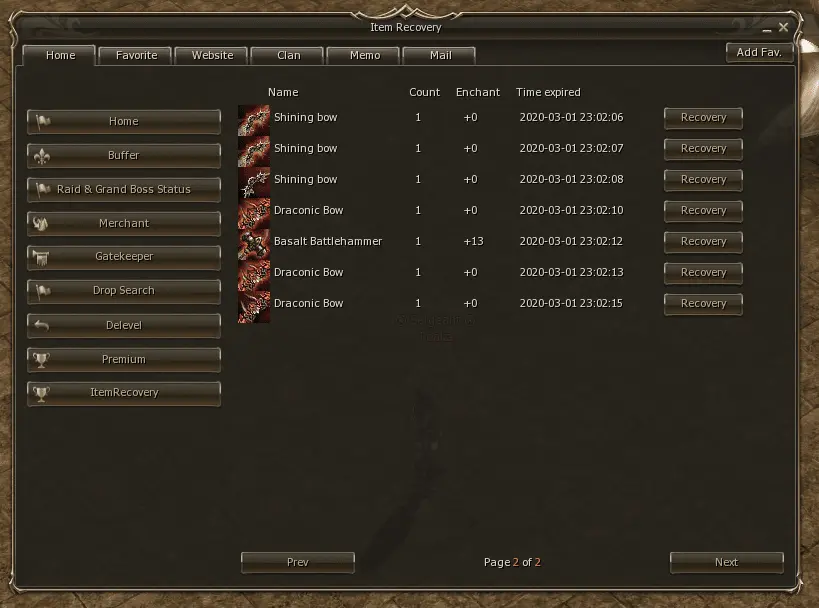819x608 pixels.
Task: Recover the Basalt Battlehammer +13
Action: pyautogui.click(x=703, y=241)
